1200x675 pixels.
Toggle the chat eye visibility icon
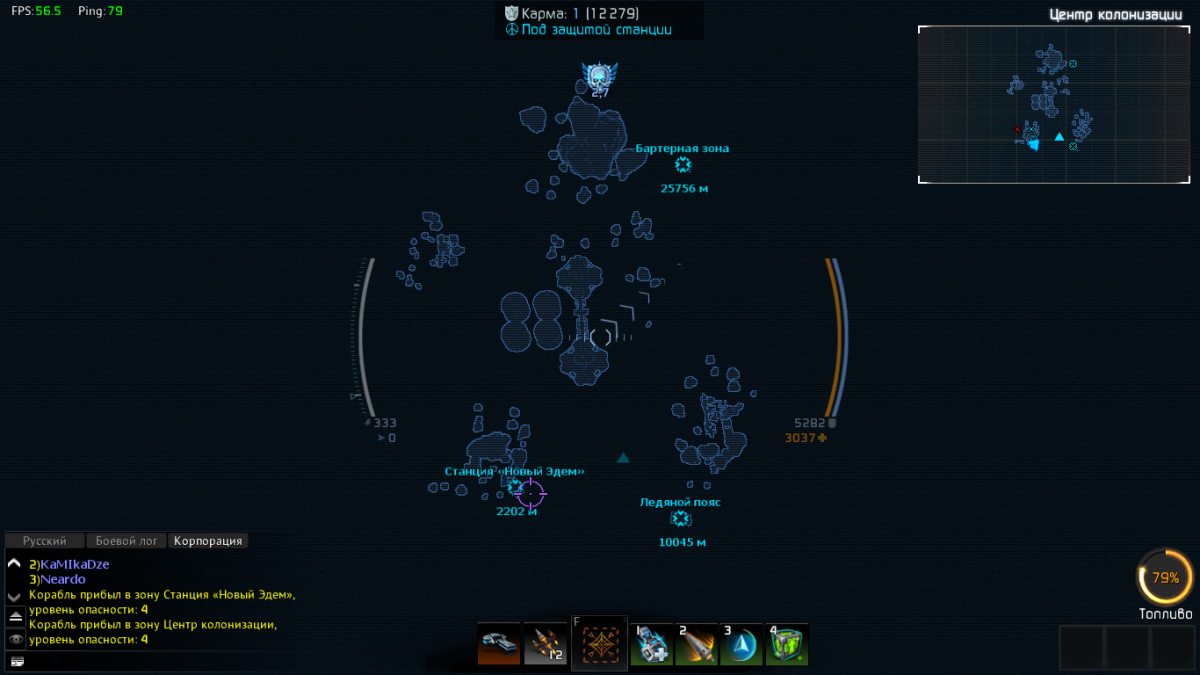[x=15, y=639]
